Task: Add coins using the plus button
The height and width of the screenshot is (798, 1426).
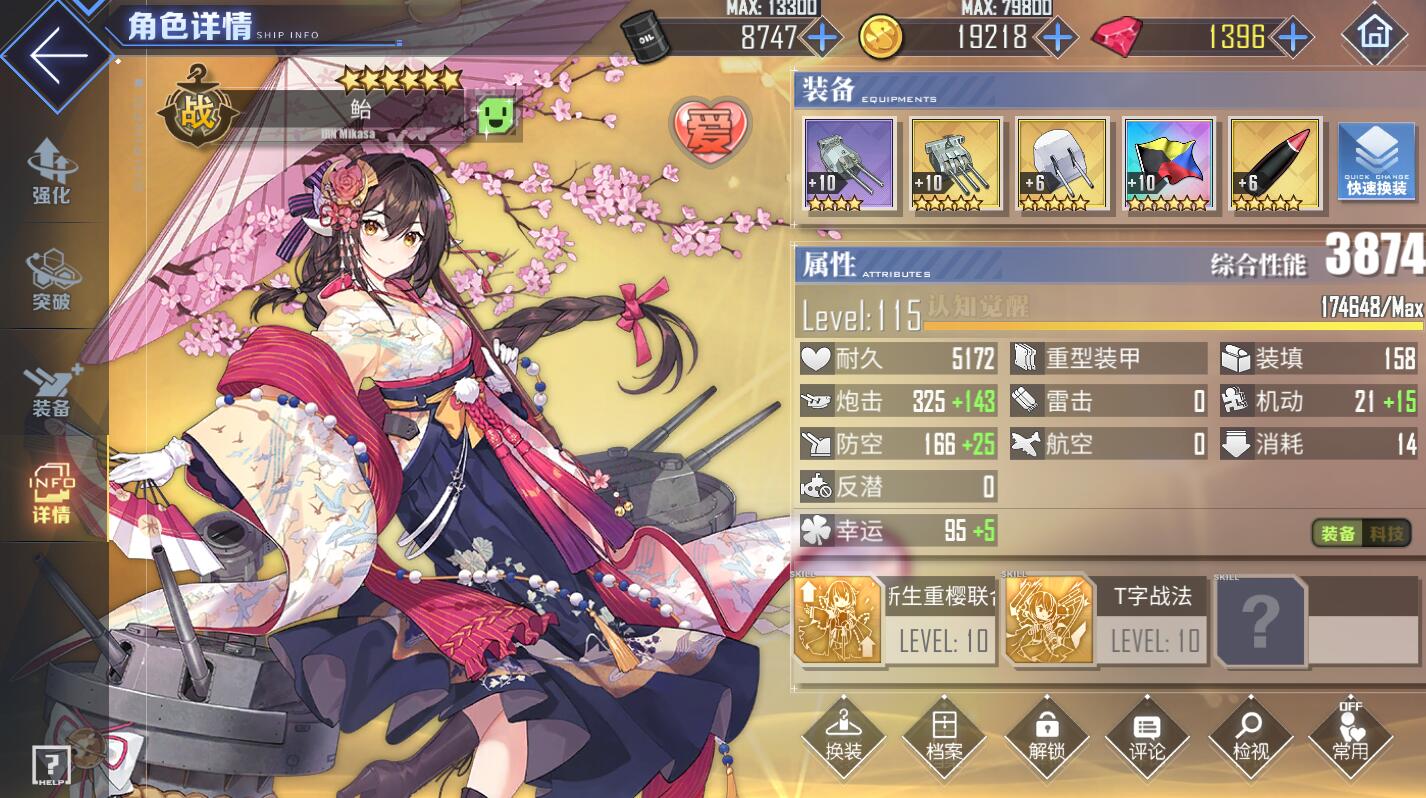Action: pyautogui.click(x=1056, y=38)
